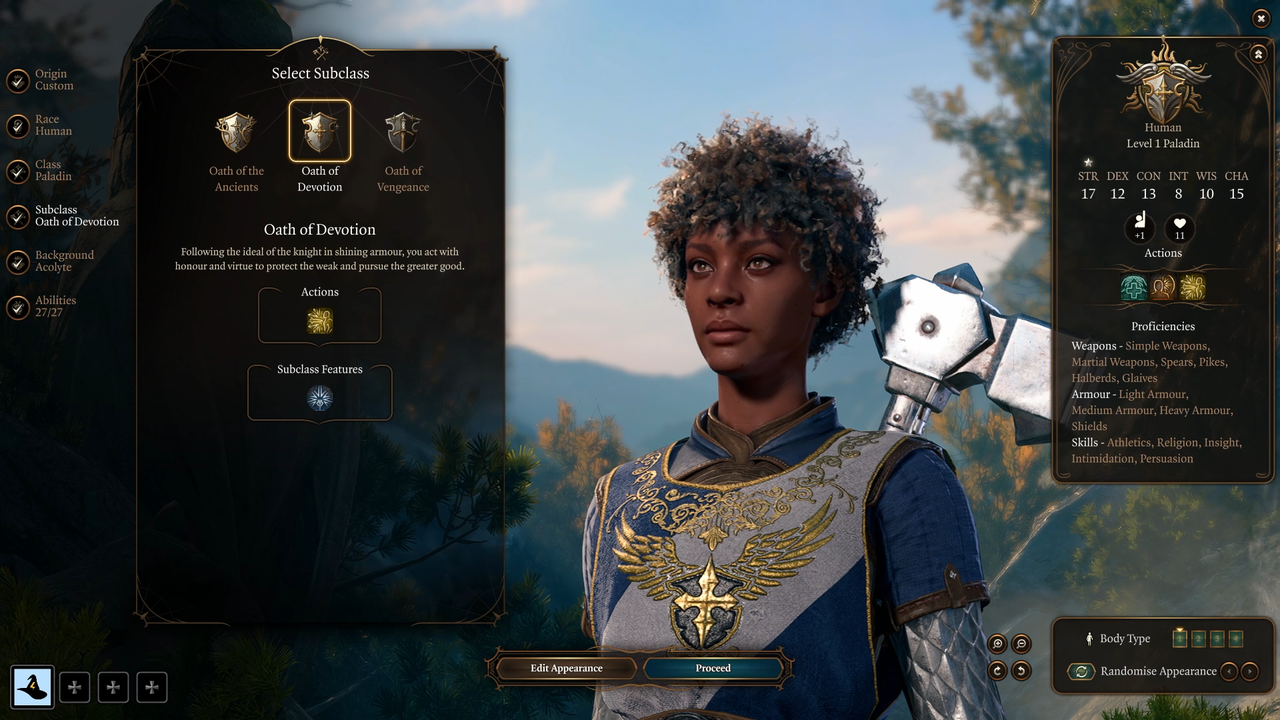
Task: Click the Actions icon under Oath of Devotion
Action: pyautogui.click(x=319, y=320)
